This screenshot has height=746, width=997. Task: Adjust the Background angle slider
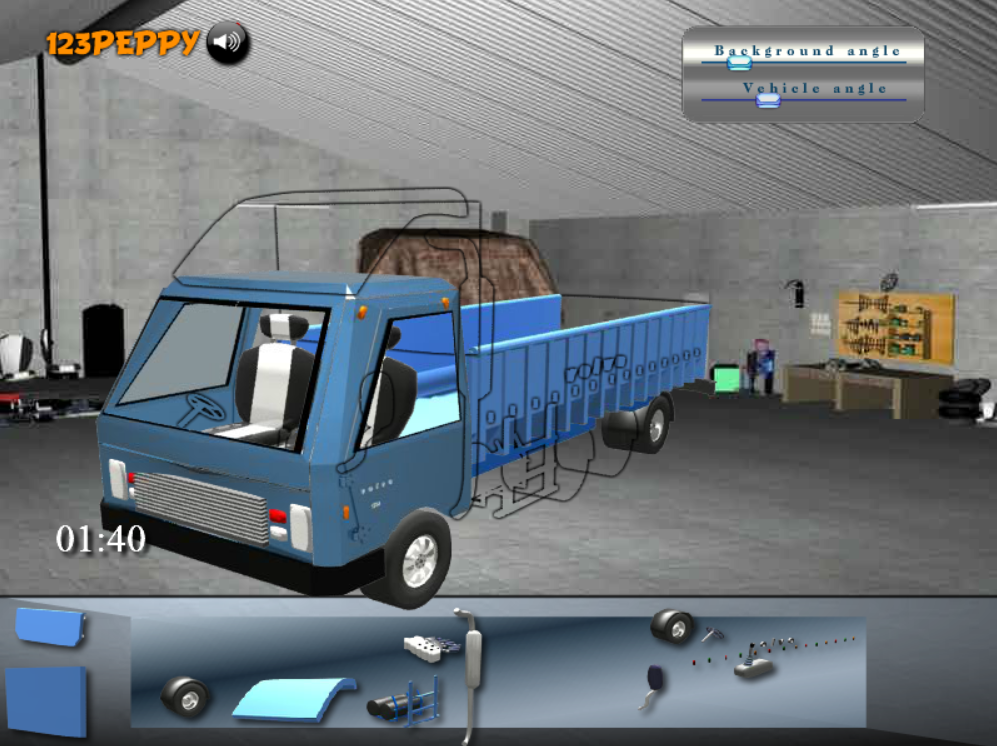click(740, 62)
